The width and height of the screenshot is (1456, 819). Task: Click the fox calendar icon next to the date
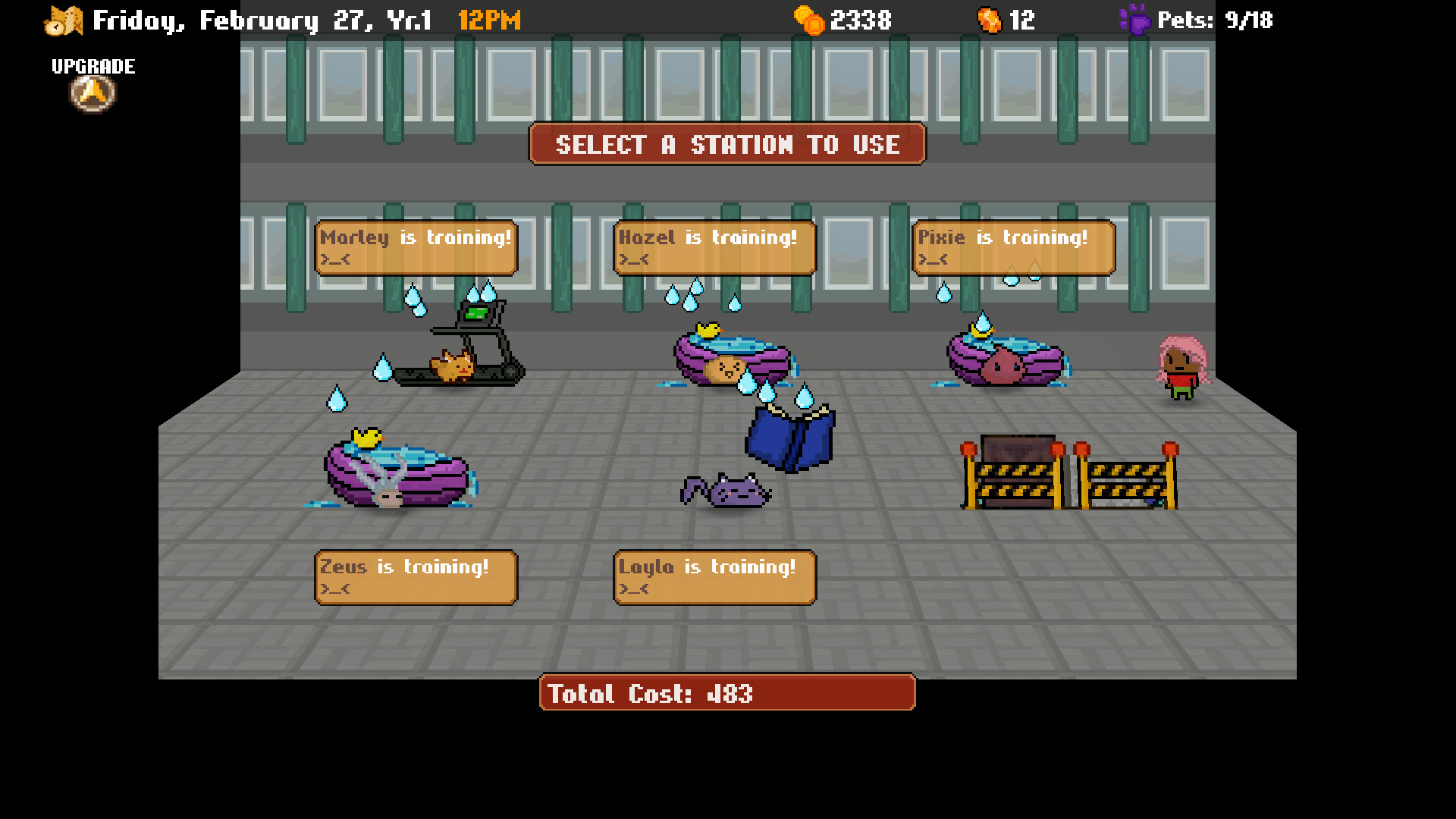tap(64, 19)
